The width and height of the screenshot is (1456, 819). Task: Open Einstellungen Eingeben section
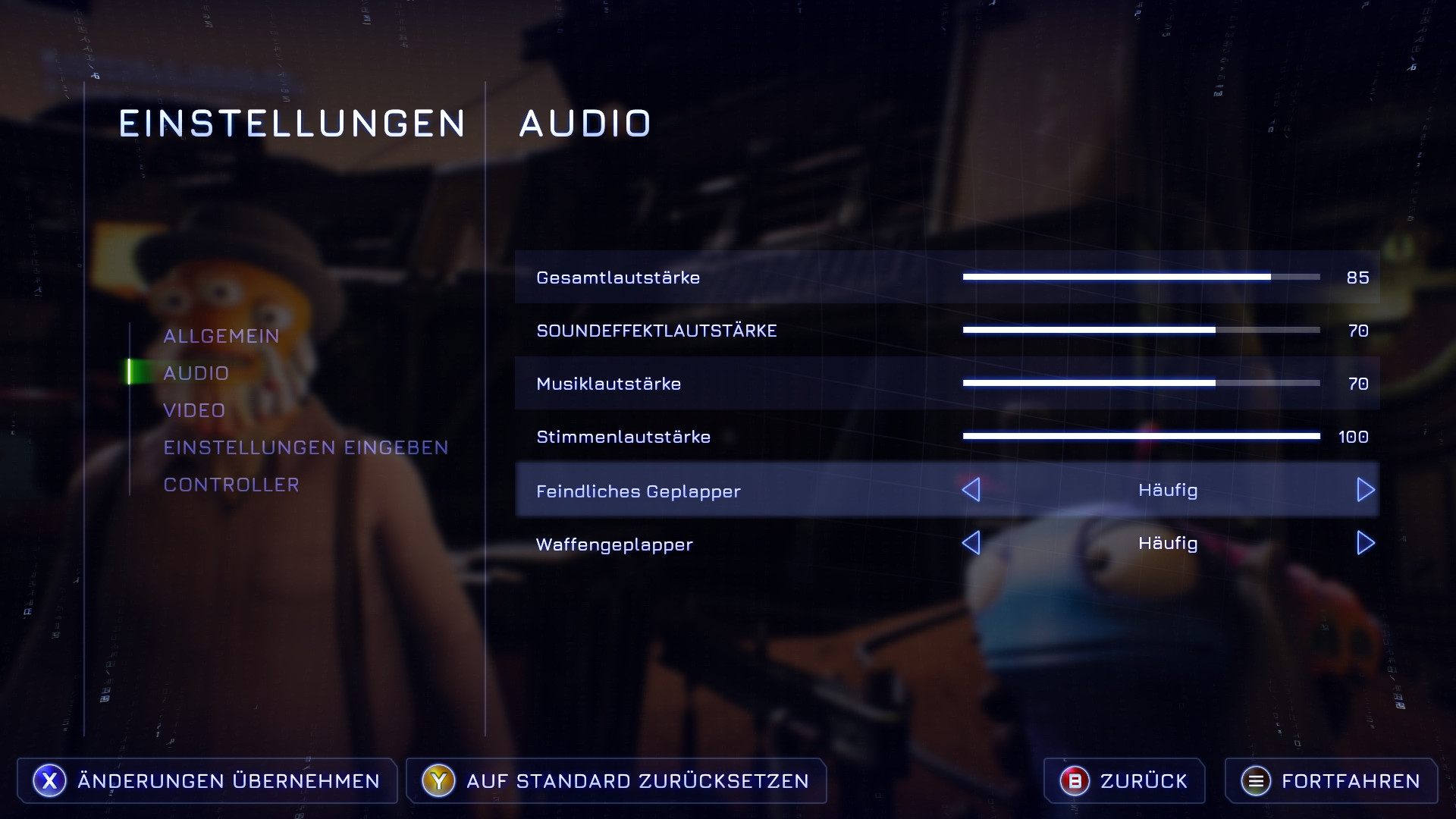click(306, 447)
